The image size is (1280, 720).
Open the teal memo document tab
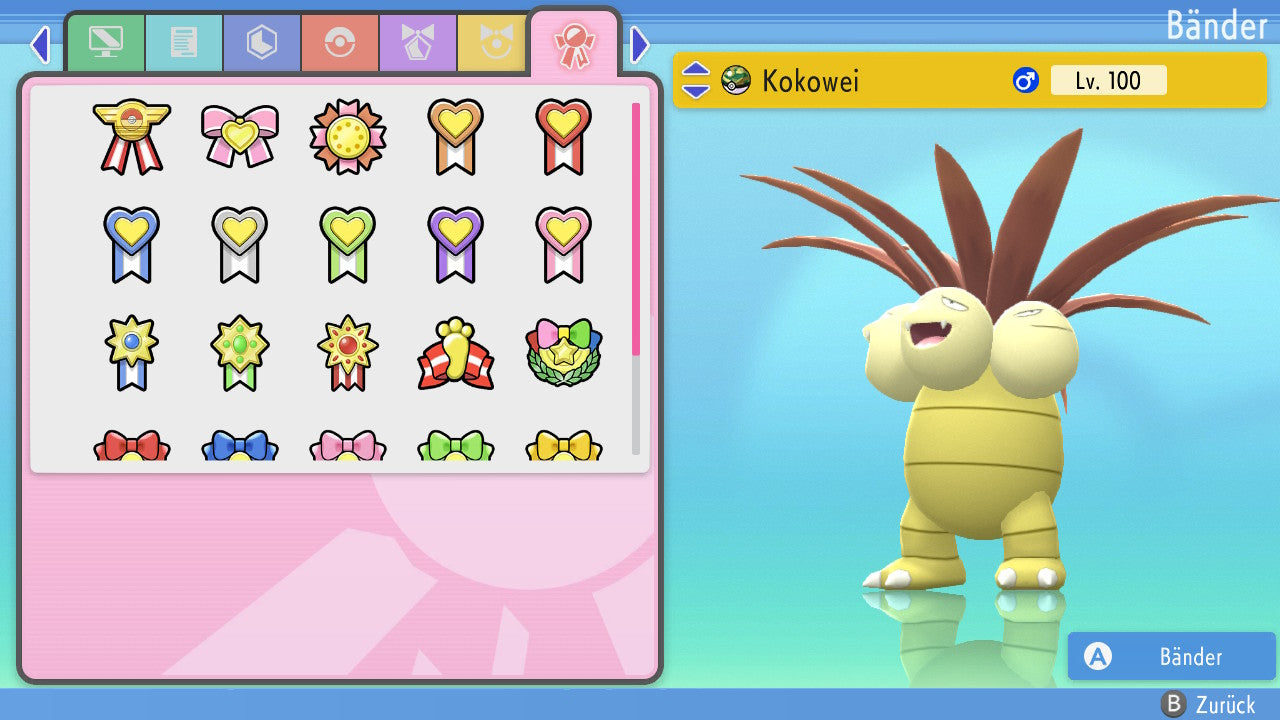tap(183, 43)
